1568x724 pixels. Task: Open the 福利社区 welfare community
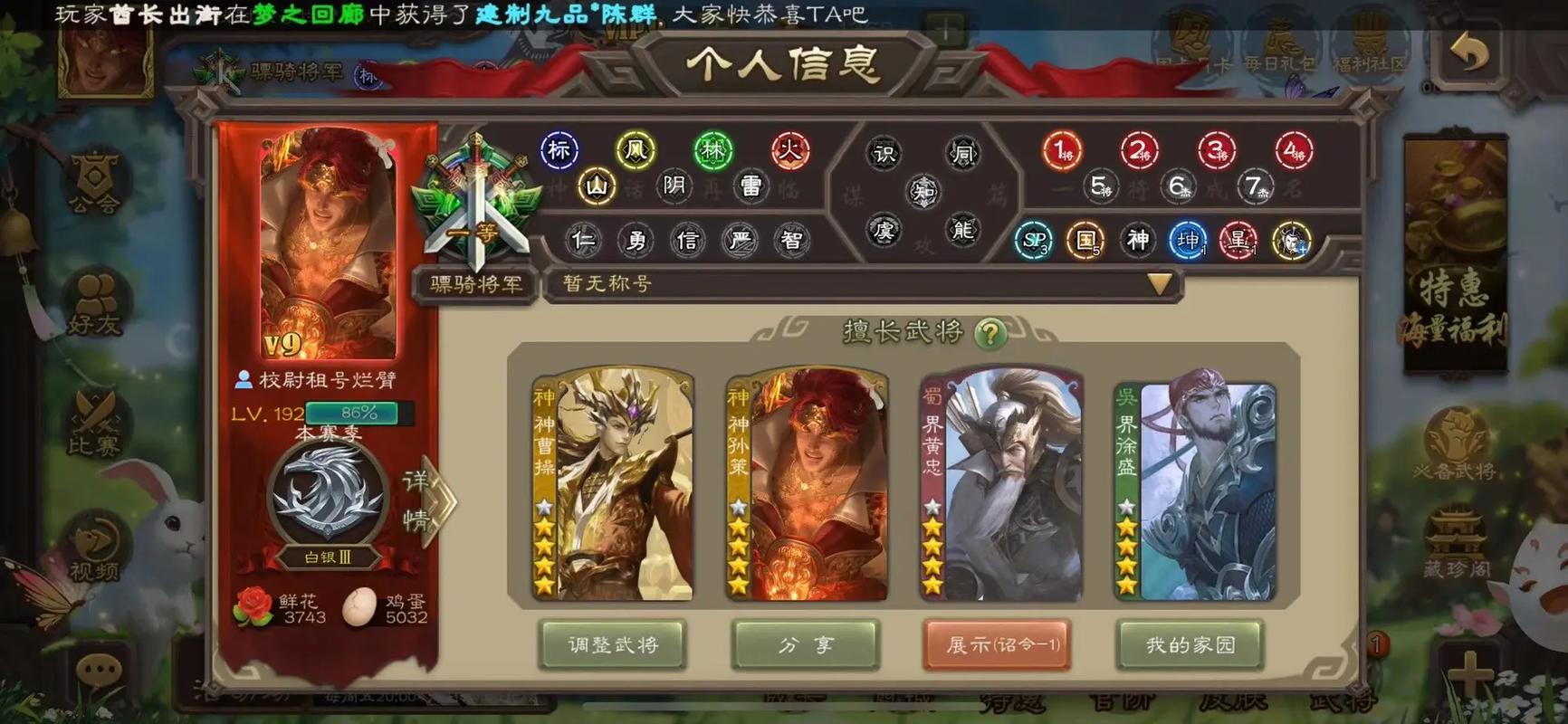point(1368,41)
